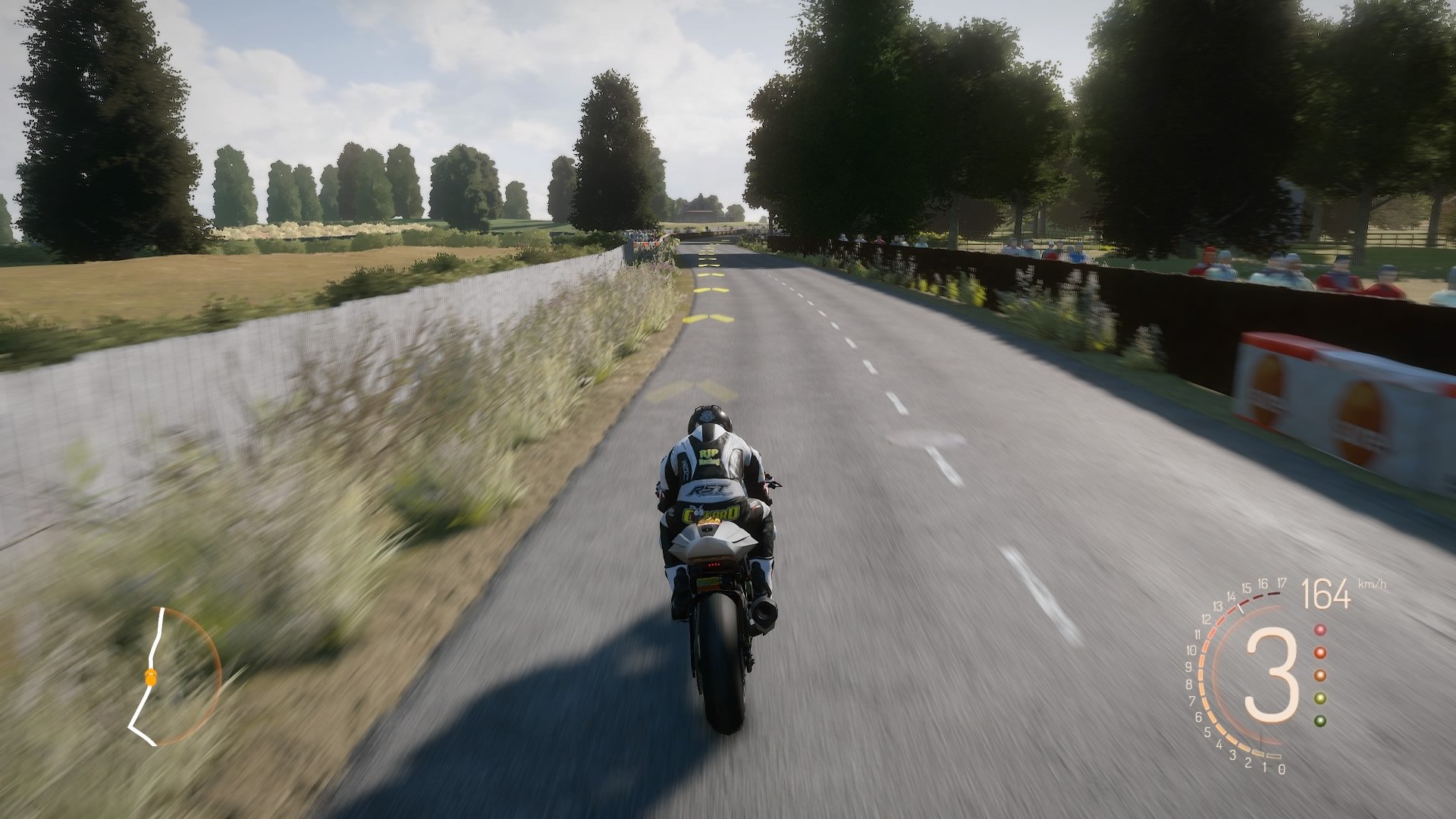This screenshot has width=1456, height=819.
Task: Click the "1" mark on the tachometer dial
Action: (x=1265, y=767)
